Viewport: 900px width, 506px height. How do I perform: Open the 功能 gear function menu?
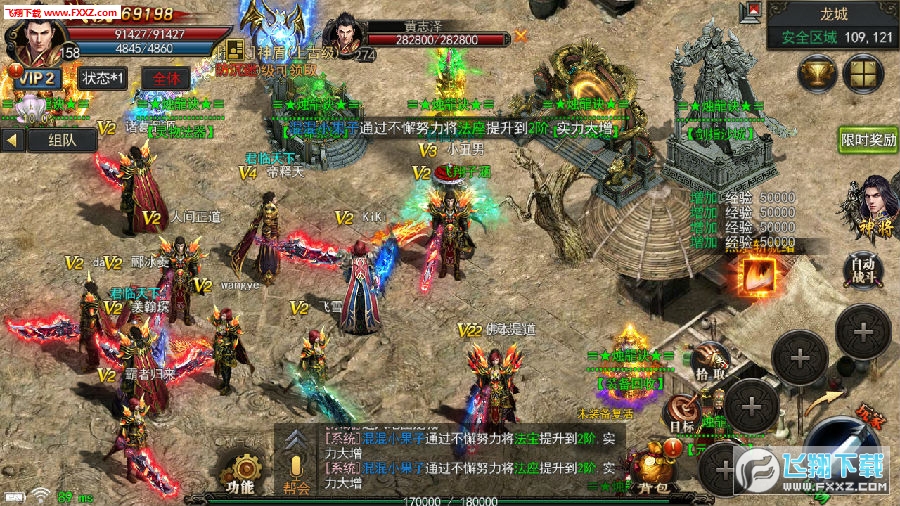coord(240,472)
